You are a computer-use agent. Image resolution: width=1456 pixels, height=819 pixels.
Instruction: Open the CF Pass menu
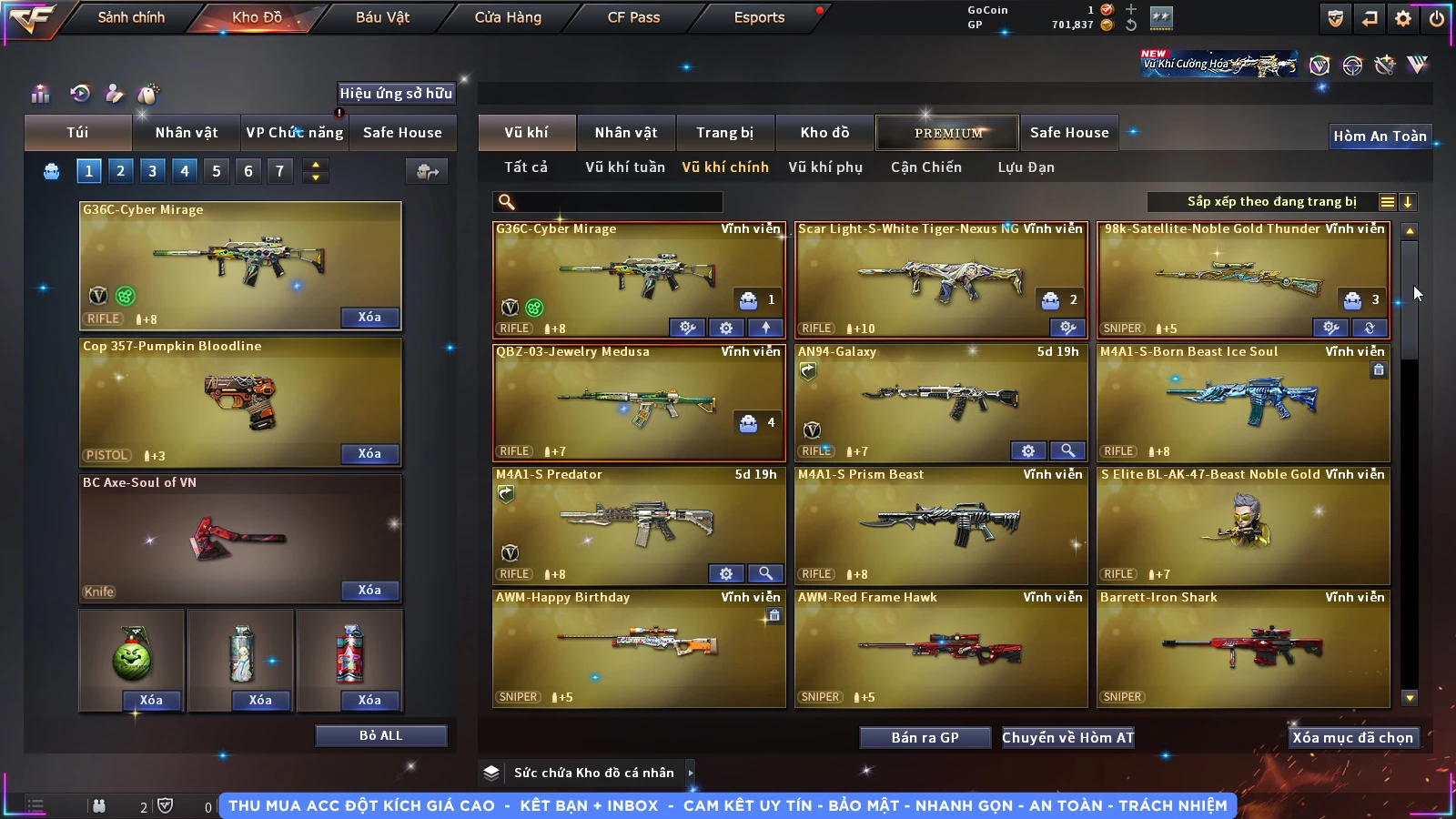(633, 17)
